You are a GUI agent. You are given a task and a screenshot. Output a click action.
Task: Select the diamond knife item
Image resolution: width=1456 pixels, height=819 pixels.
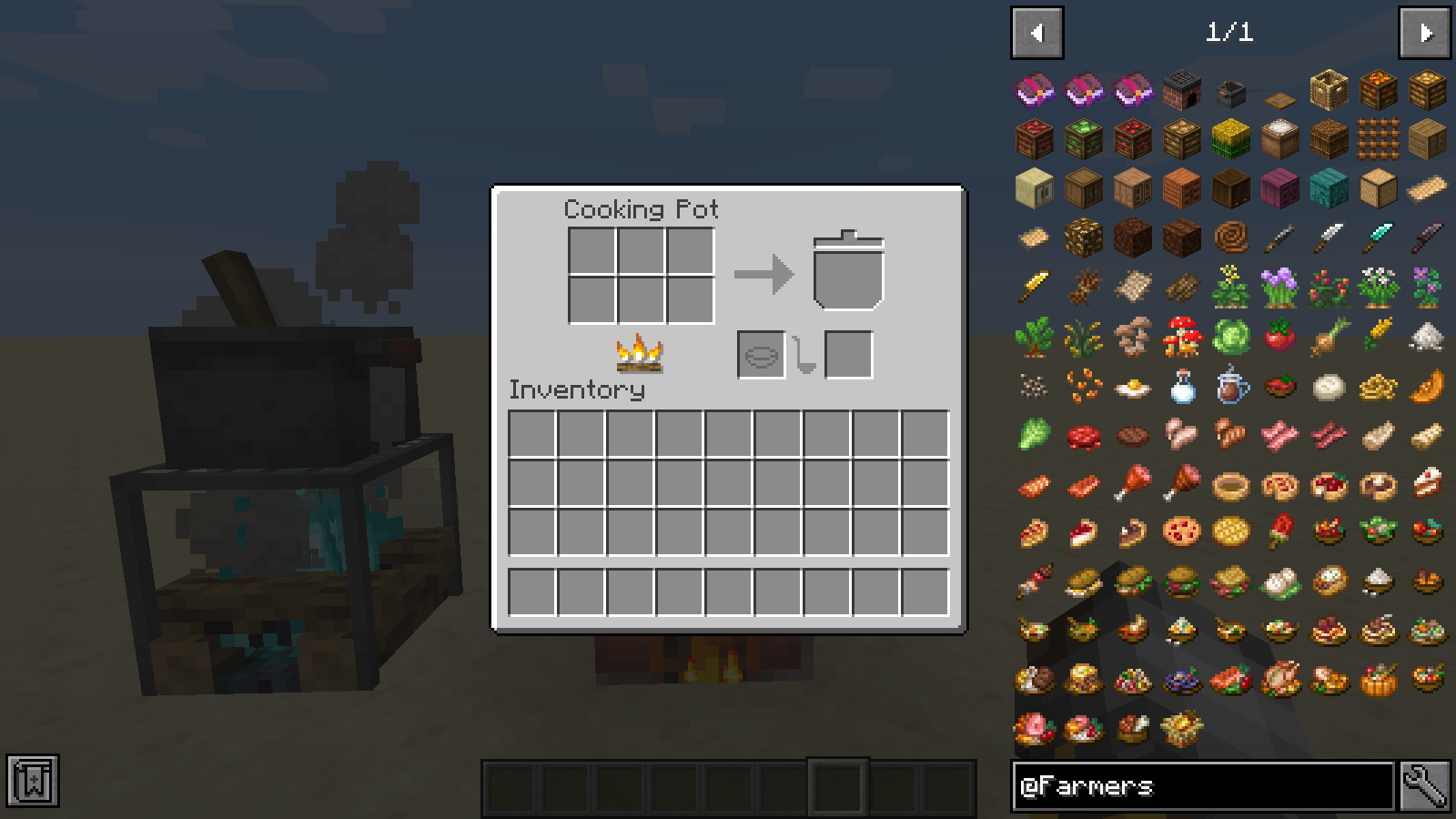point(1378,238)
